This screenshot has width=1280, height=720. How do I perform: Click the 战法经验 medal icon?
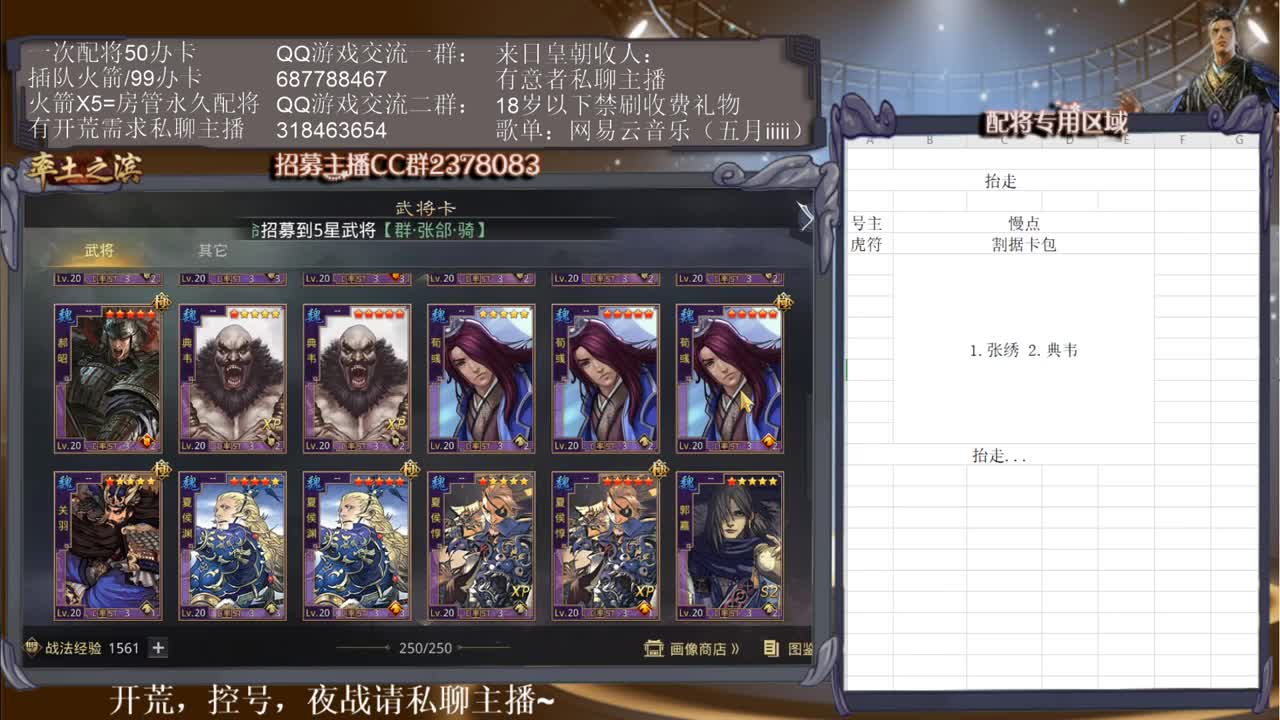click(x=31, y=647)
